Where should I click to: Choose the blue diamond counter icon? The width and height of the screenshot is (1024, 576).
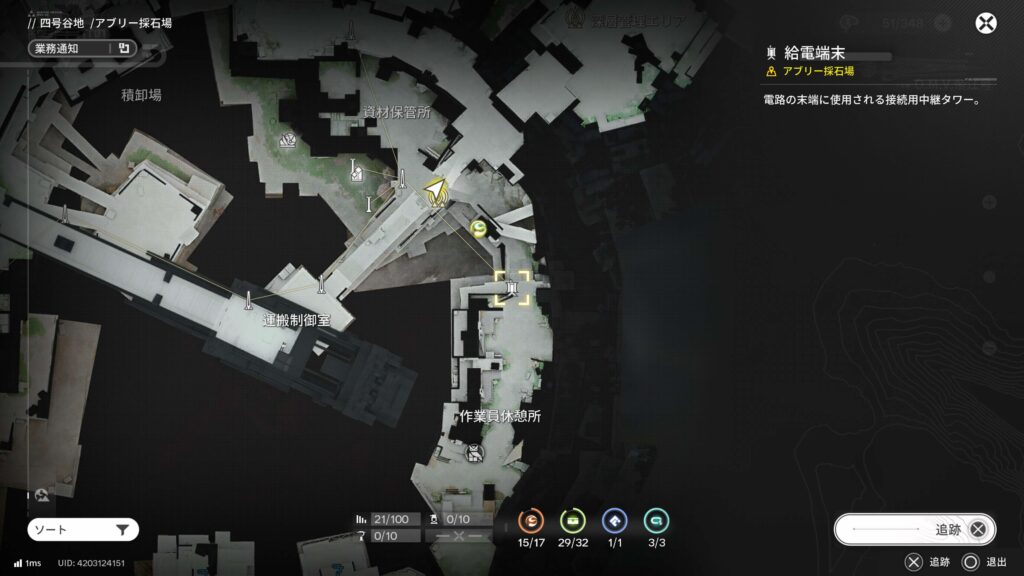click(x=614, y=520)
